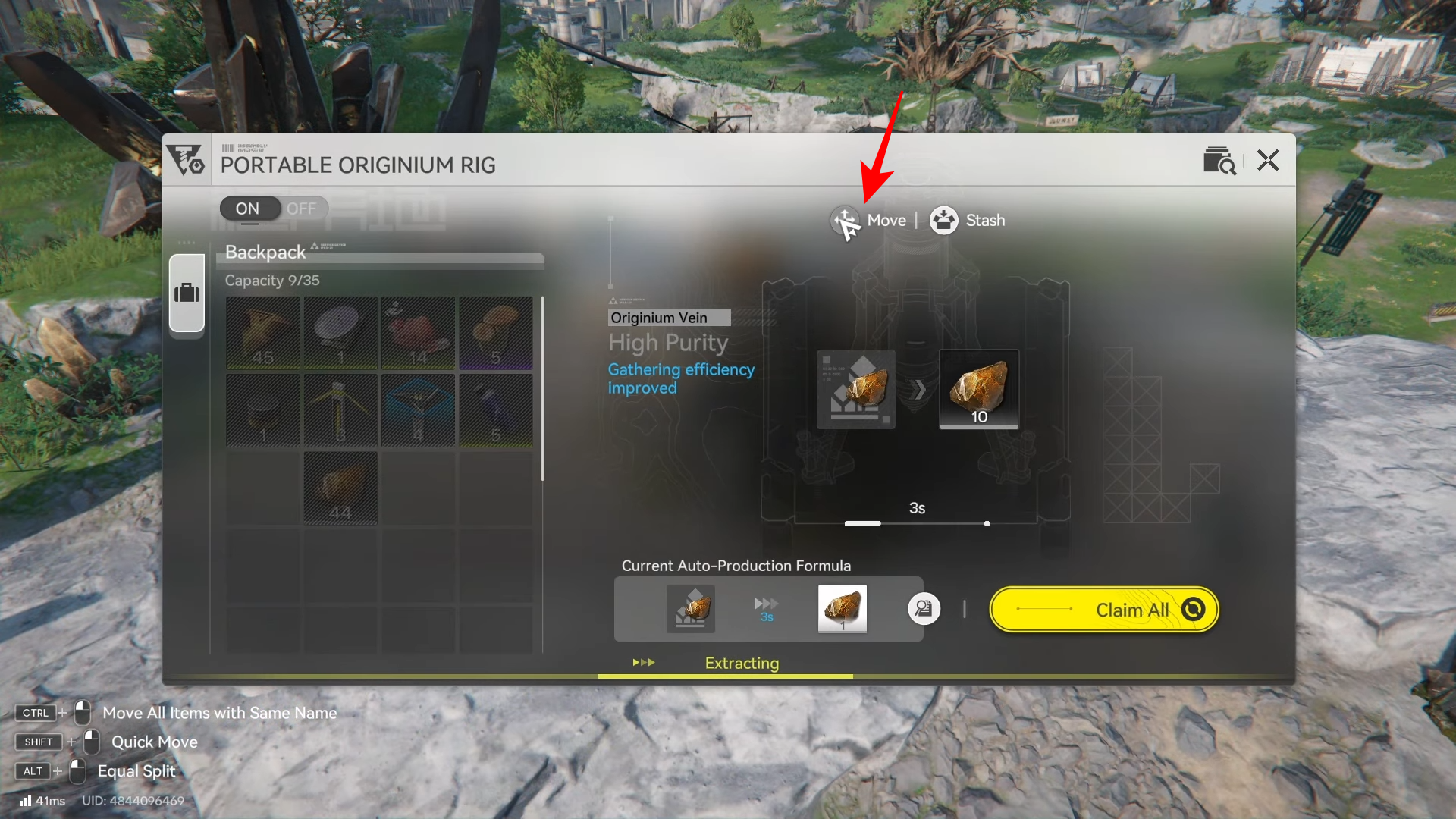Select the output ore slot holding 10
The width and height of the screenshot is (1456, 819).
coord(978,389)
